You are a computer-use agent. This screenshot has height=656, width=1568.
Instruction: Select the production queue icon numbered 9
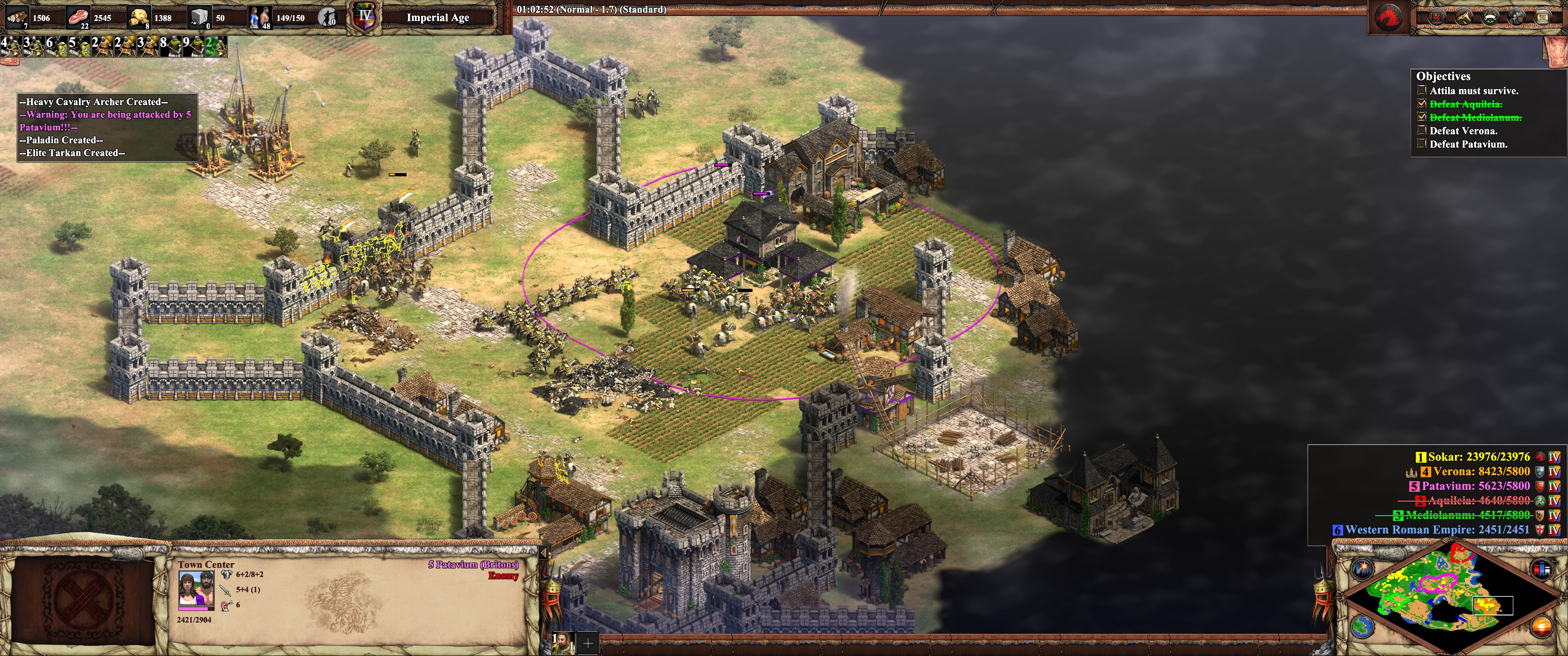(192, 46)
